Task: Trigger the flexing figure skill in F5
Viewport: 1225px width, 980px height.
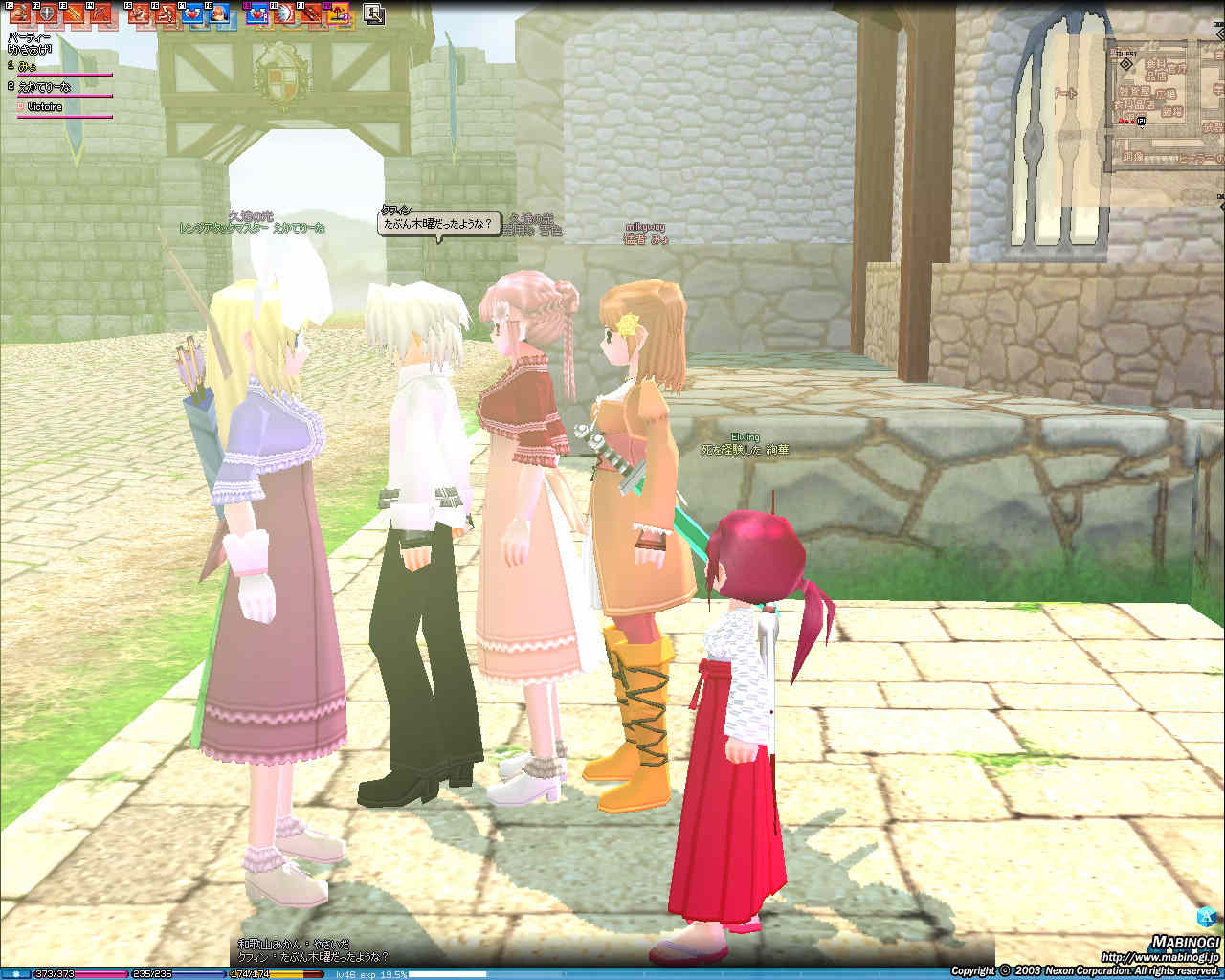Action: [139, 13]
